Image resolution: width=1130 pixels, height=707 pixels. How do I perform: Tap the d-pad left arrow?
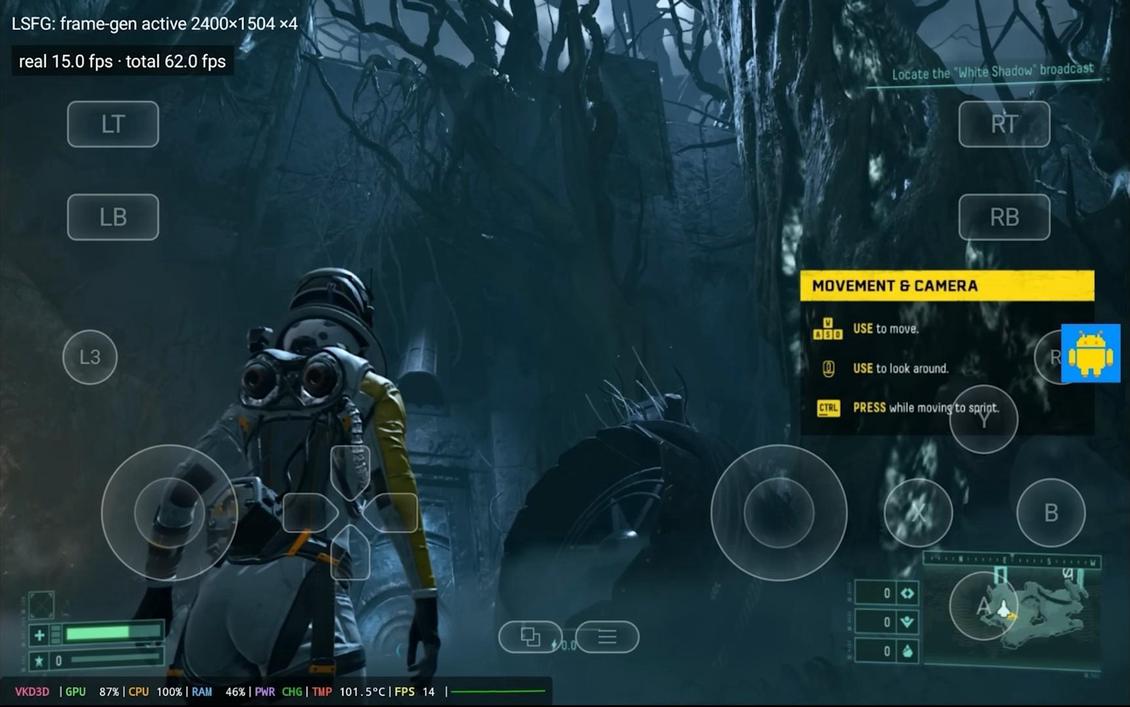(x=308, y=513)
